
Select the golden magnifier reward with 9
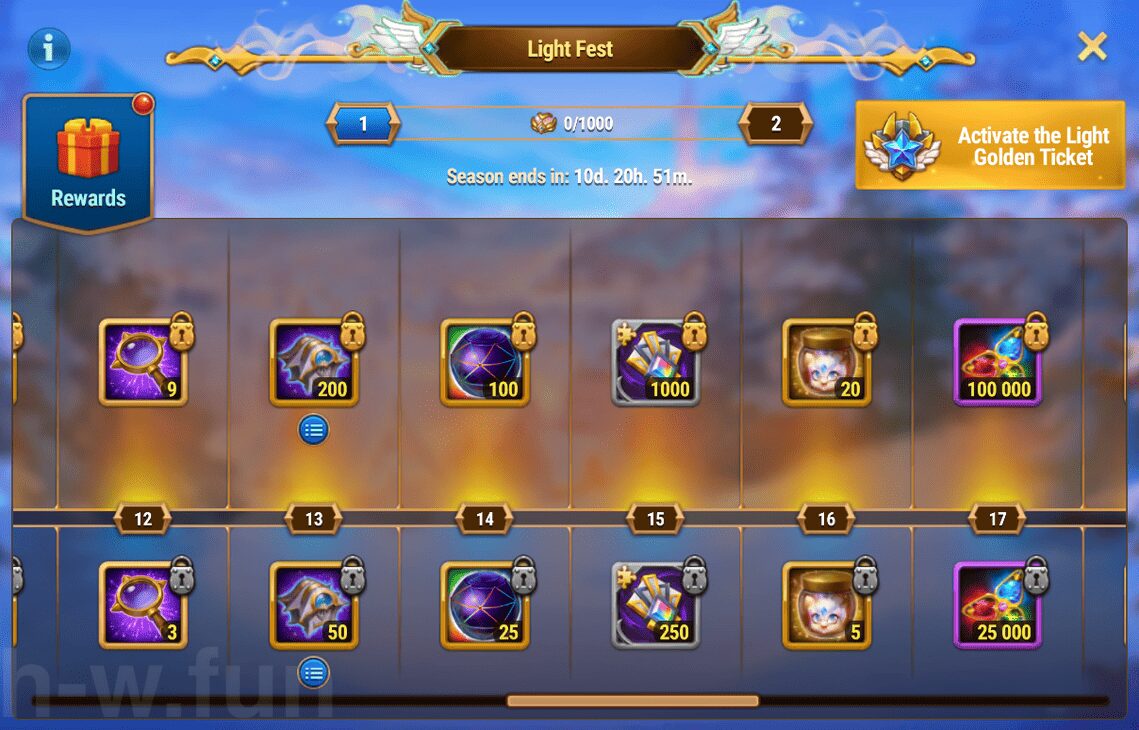click(x=143, y=362)
